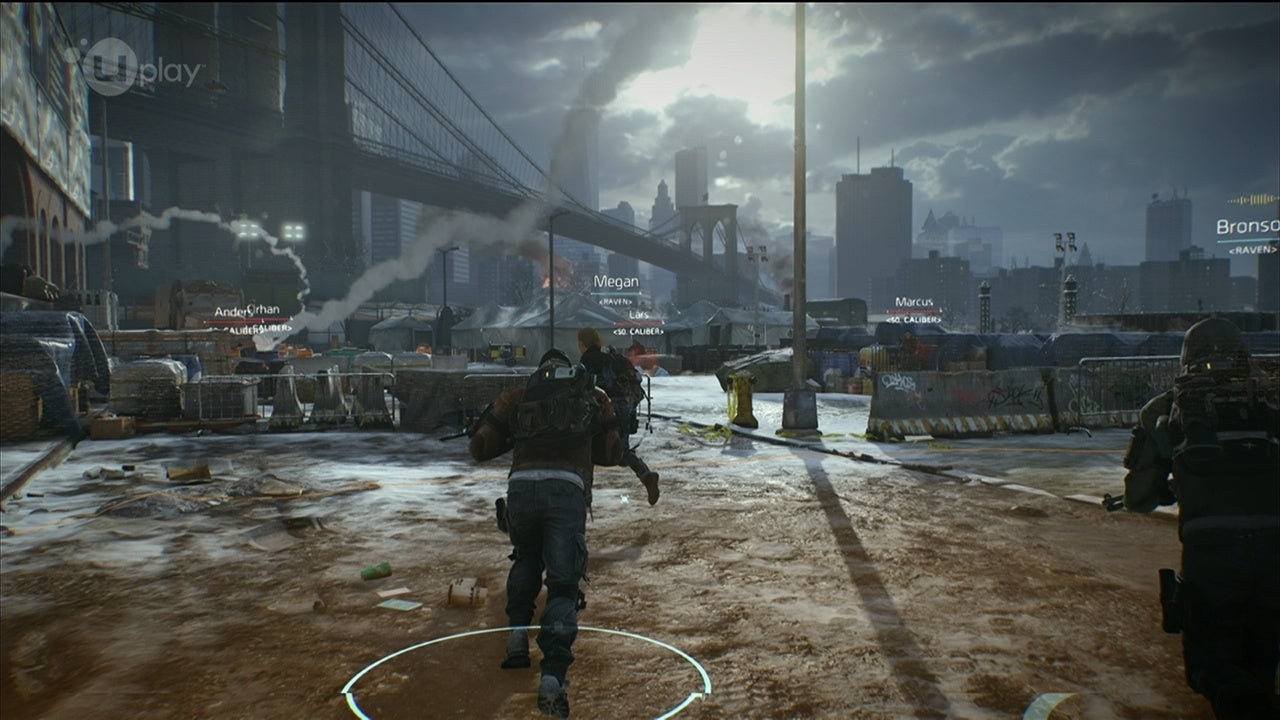Select the Bronson name tag

pyautogui.click(x=1248, y=227)
